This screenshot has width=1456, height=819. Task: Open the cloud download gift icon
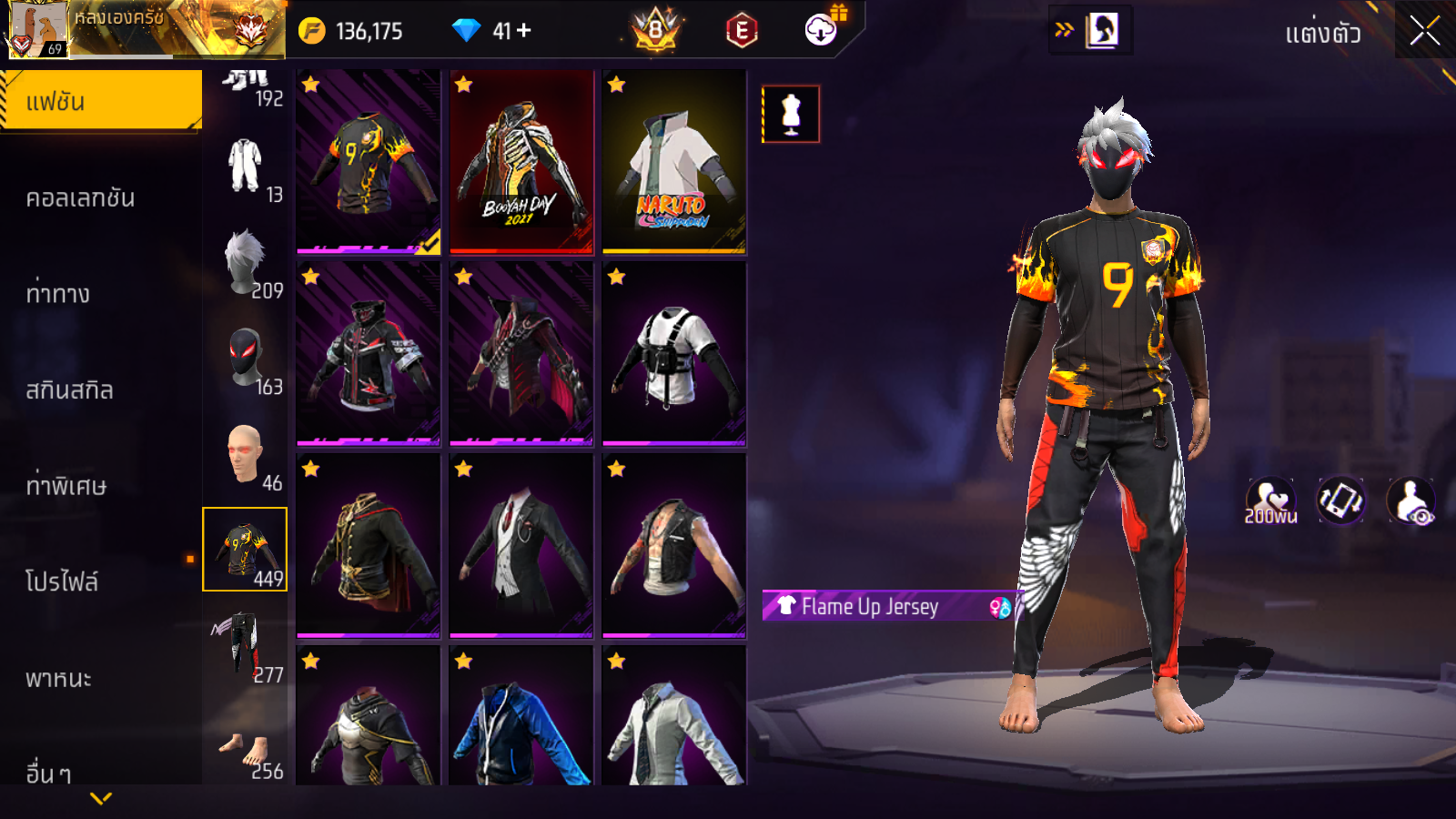point(822,30)
